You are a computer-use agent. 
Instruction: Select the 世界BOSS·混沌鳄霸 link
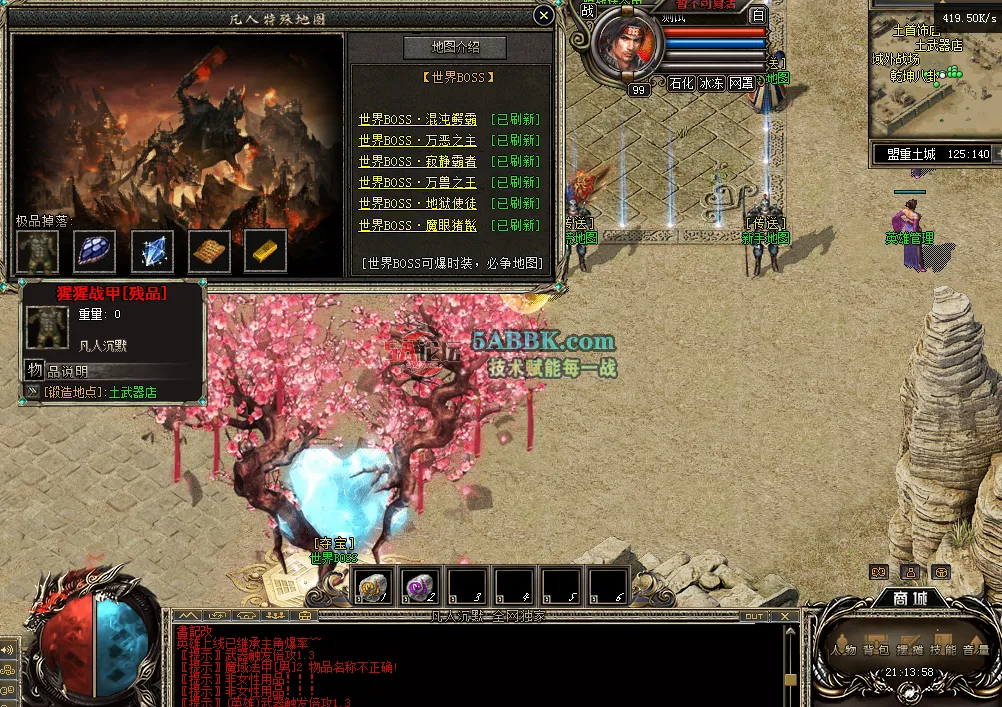pyautogui.click(x=418, y=119)
